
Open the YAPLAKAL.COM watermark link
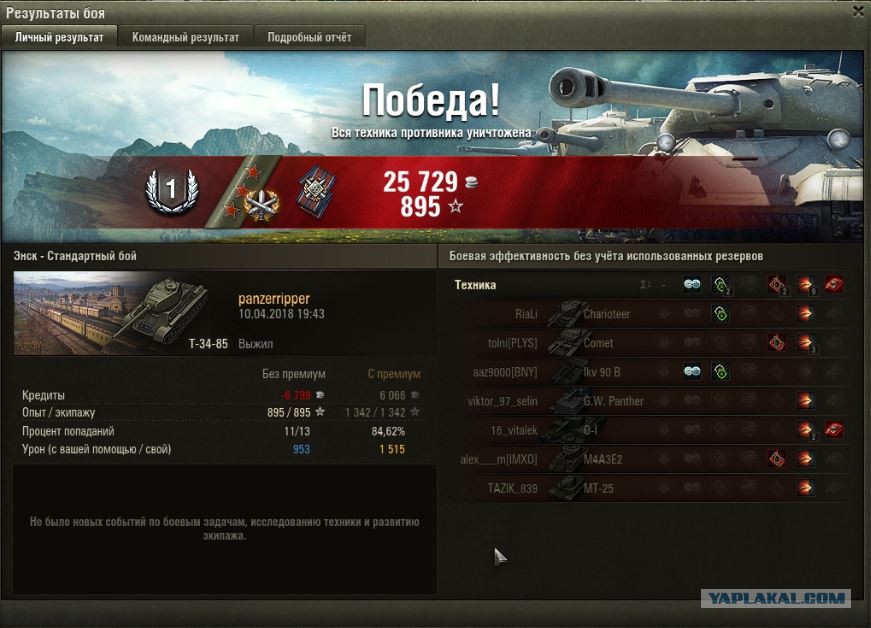click(775, 598)
